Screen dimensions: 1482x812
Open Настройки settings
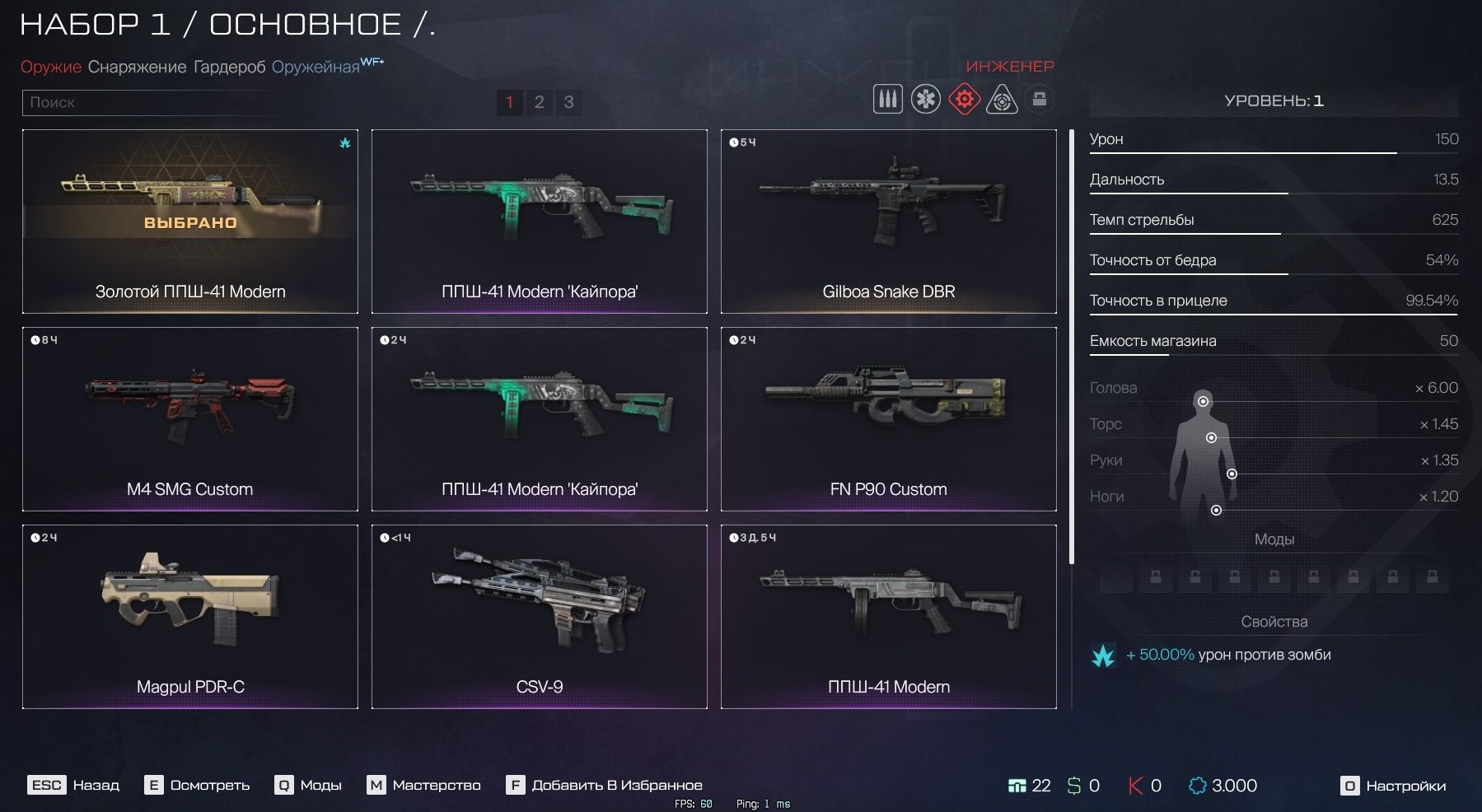1393,786
